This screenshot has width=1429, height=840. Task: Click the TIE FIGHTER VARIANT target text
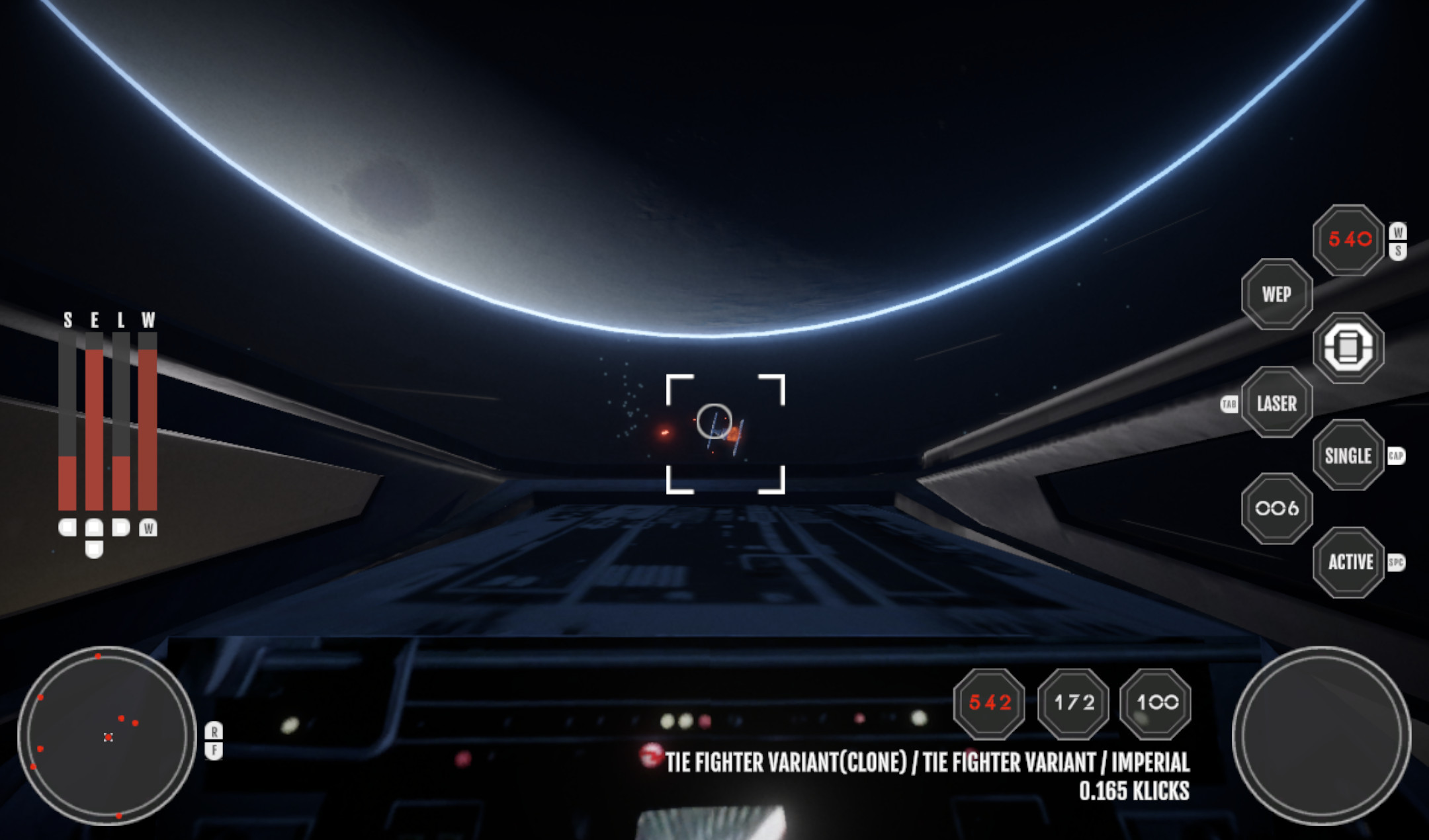coord(920,762)
